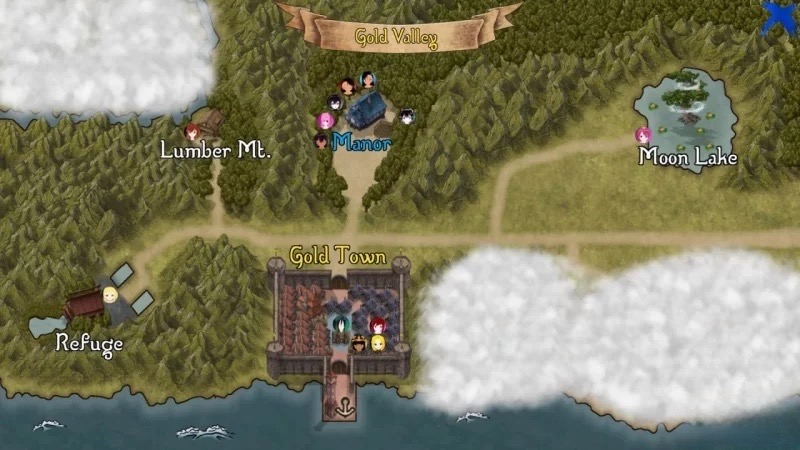Screen dimensions: 800x450
Task: Go to Gold Town on the map
Action: [x=338, y=256]
